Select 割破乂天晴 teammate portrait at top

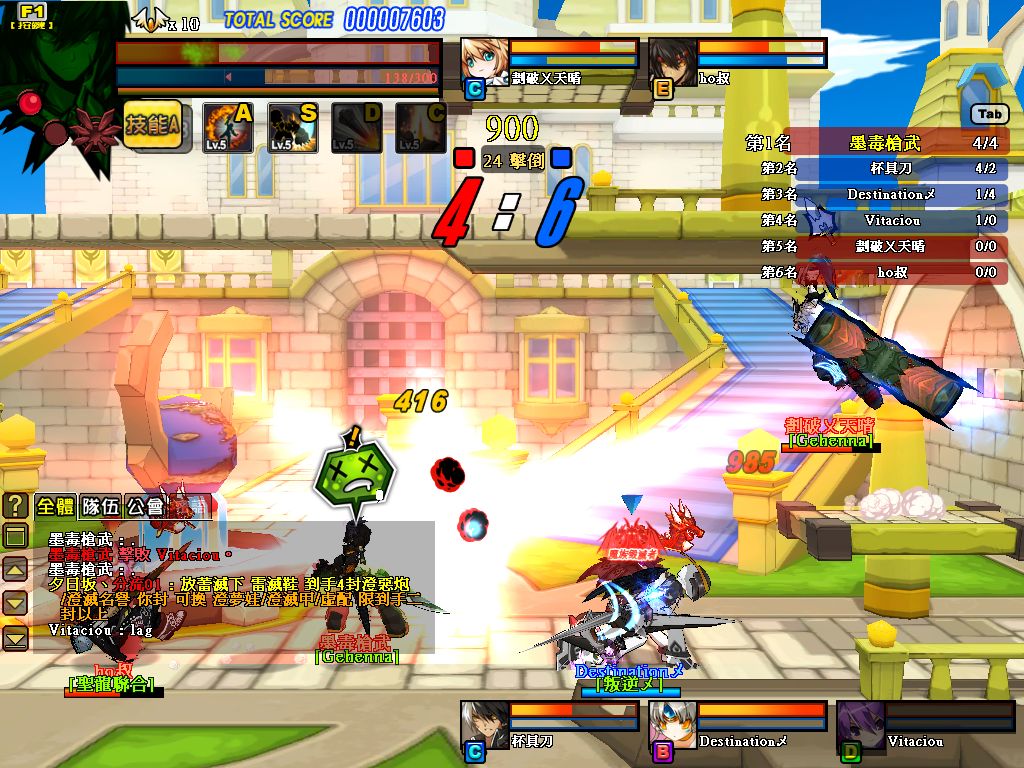[485, 63]
